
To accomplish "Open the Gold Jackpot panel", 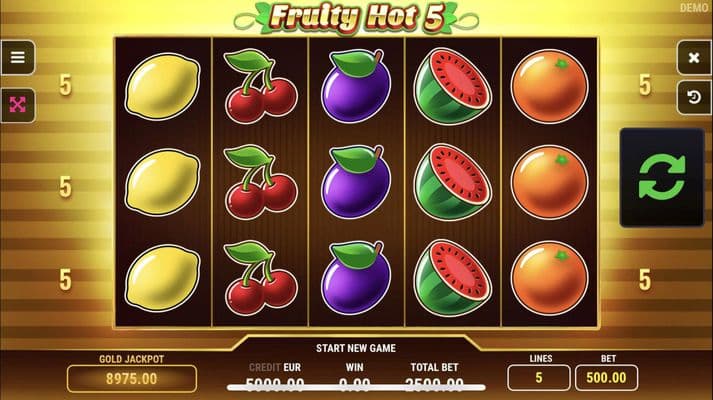I will [132, 378].
